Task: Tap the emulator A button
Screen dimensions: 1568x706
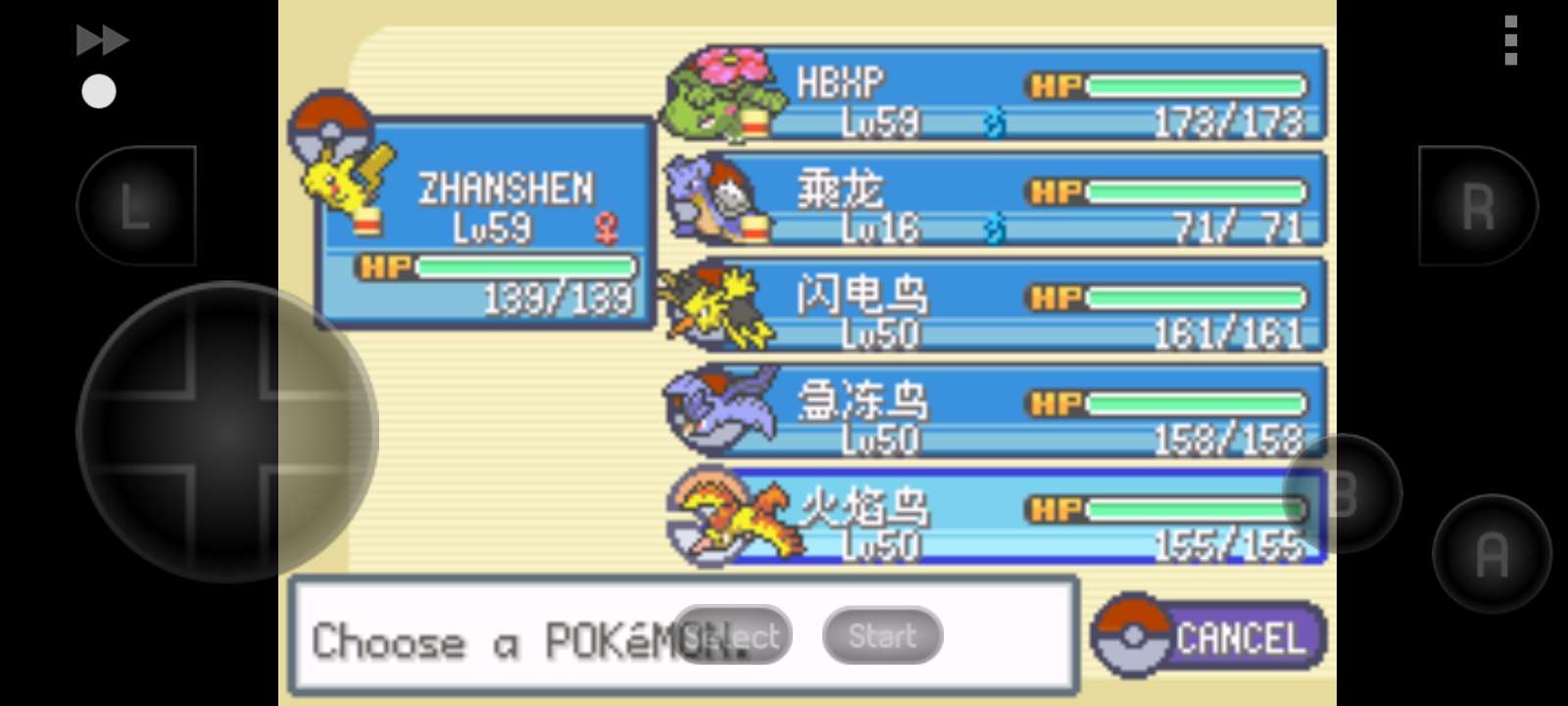Action: 1492,554
